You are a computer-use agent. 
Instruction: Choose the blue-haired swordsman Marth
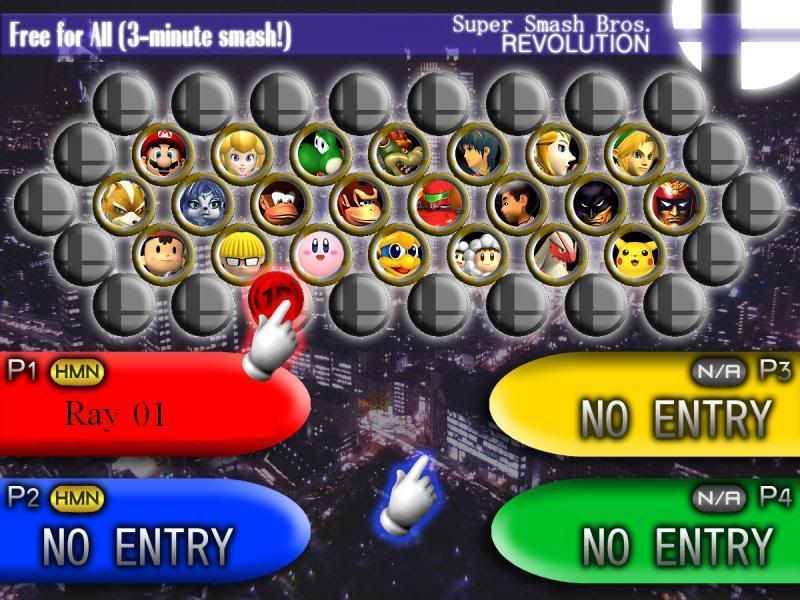click(x=476, y=152)
